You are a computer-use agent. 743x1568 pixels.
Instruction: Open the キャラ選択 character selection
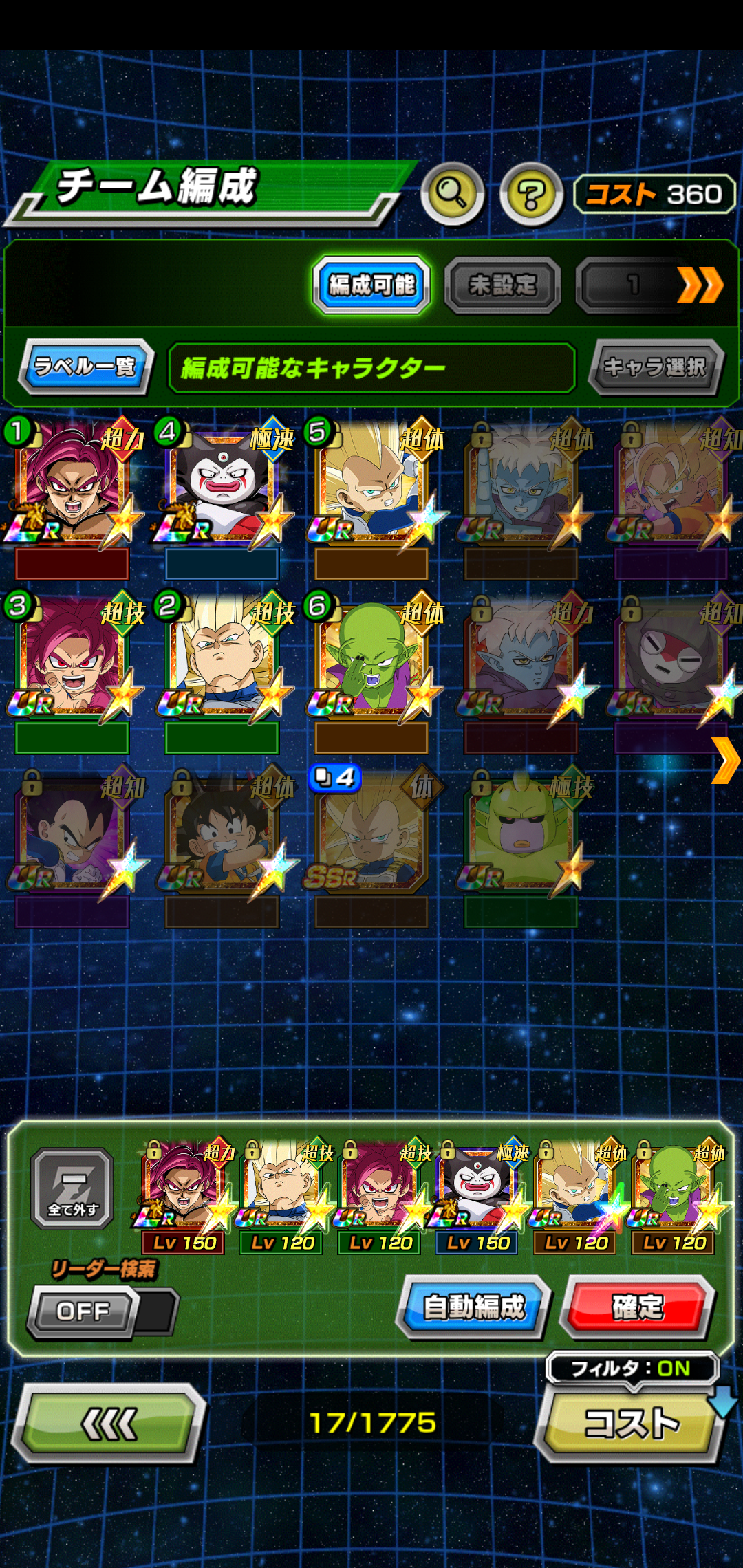tap(655, 367)
